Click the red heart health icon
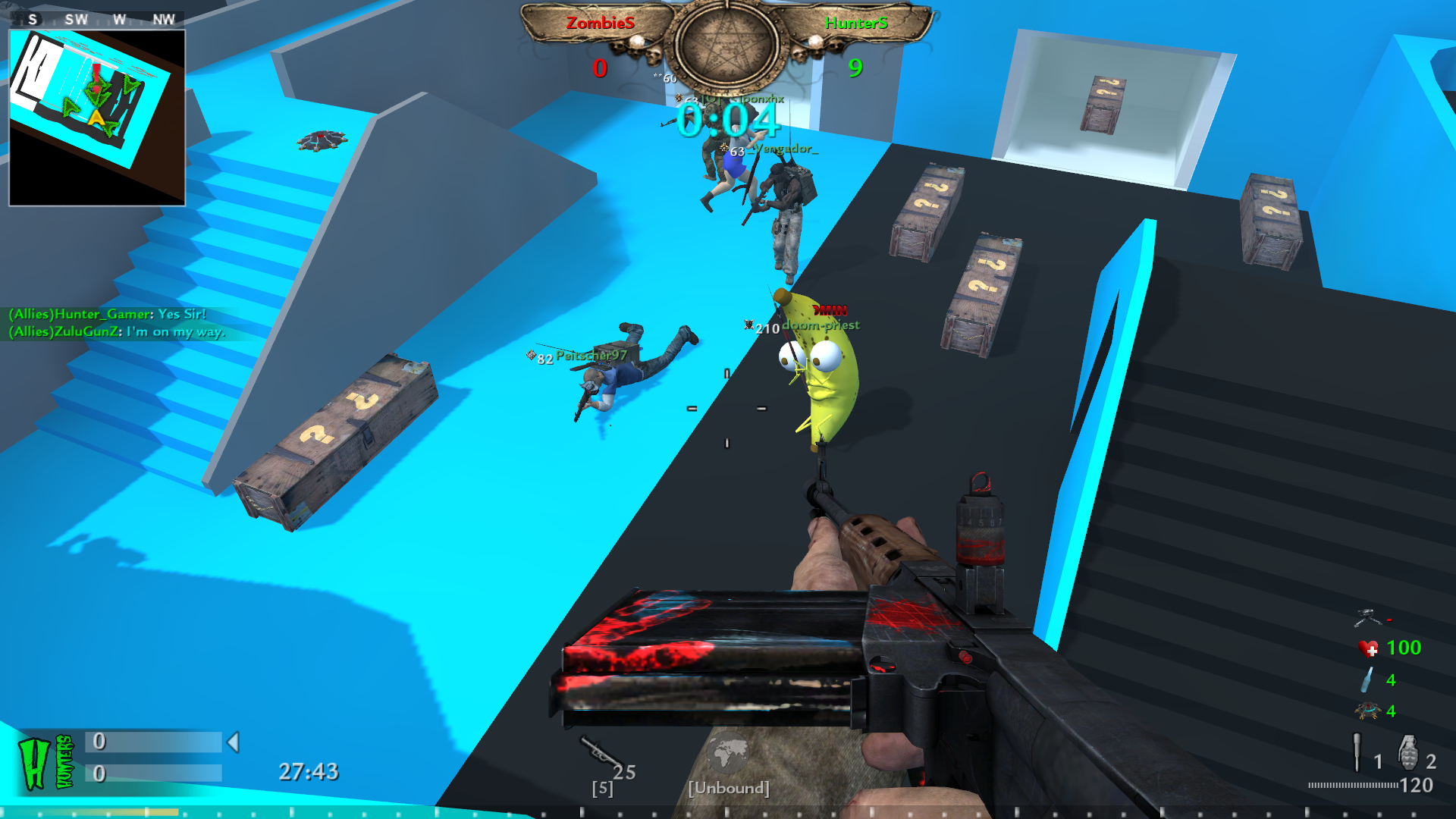 (x=1368, y=648)
